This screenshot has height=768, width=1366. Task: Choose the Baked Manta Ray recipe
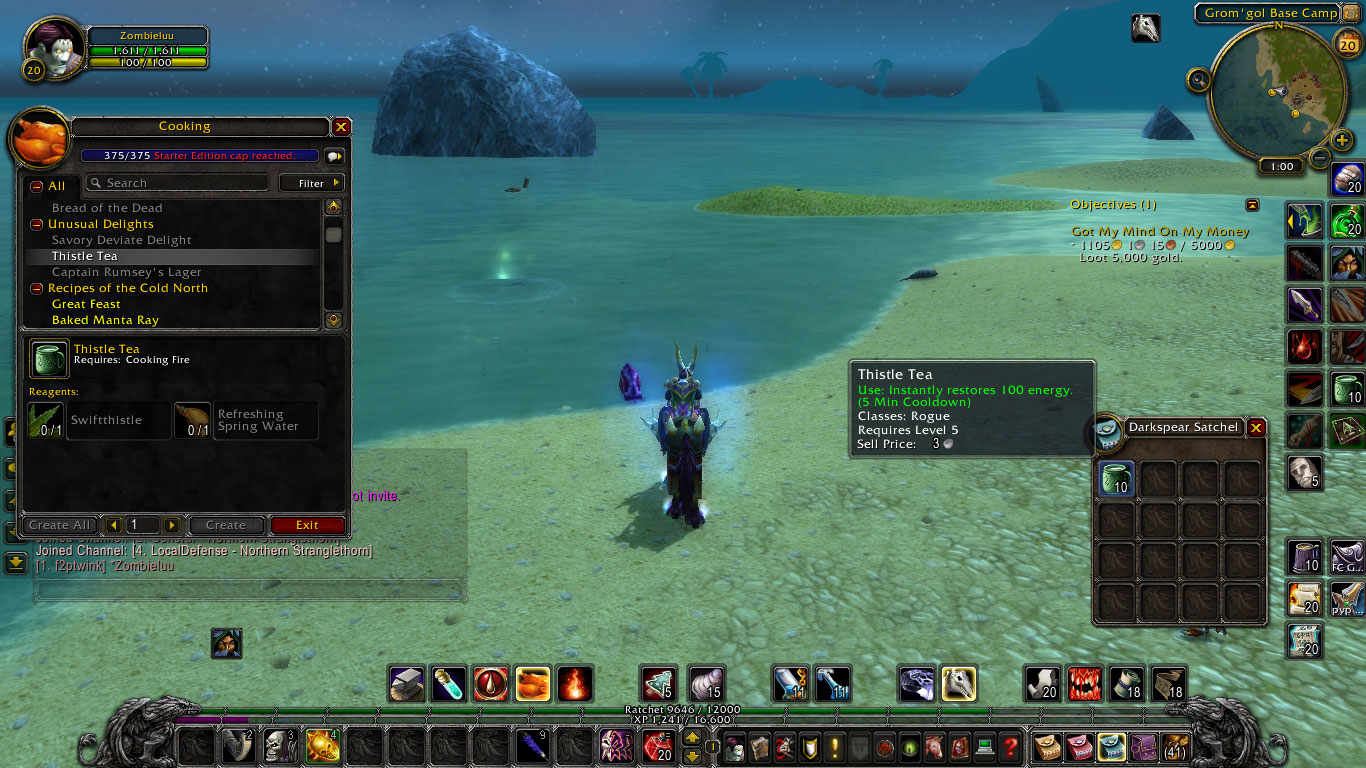(x=105, y=320)
